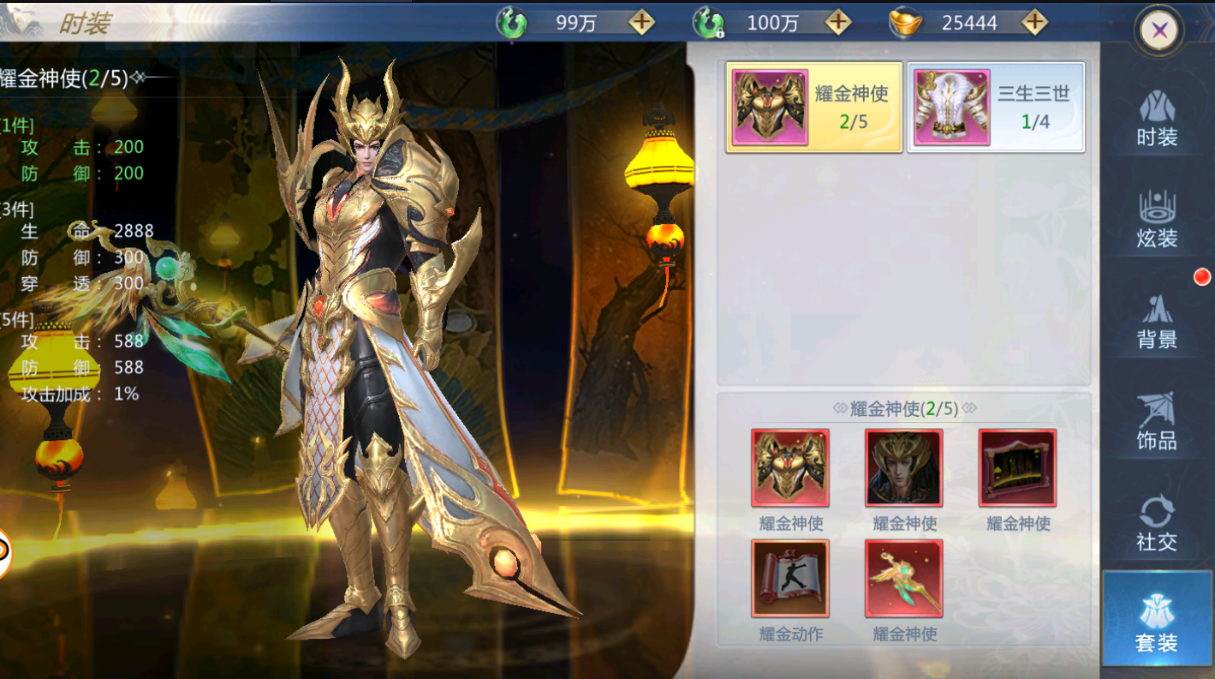The height and width of the screenshot is (679, 1215).
Task: Add green jade currency showing 99万
Action: point(641,22)
